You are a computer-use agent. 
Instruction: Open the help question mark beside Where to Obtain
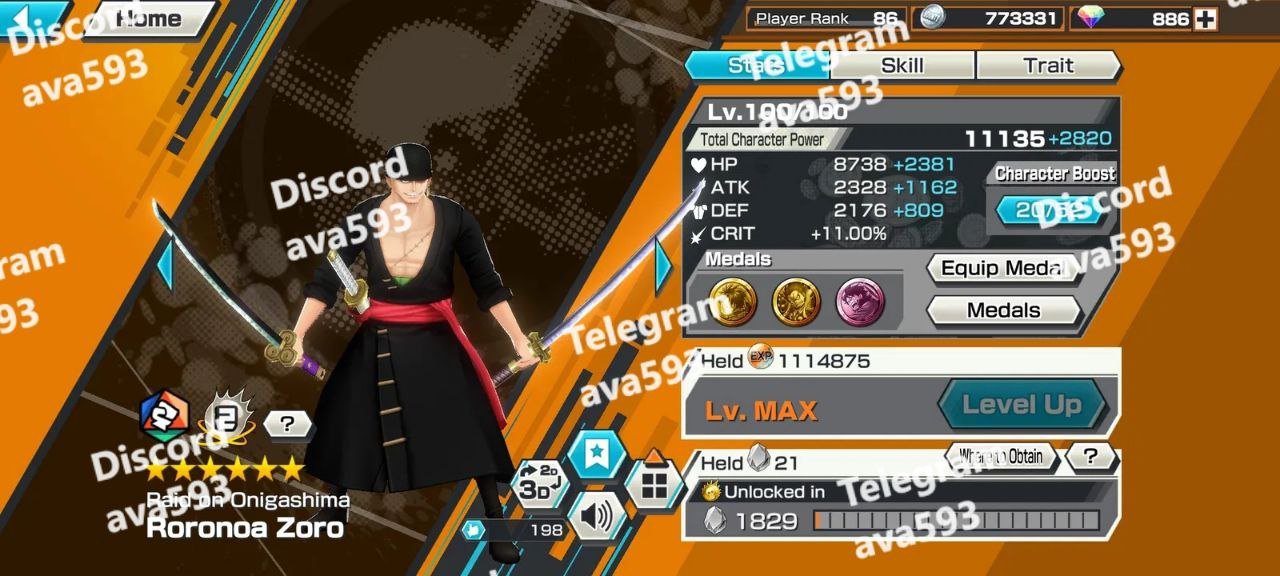tap(1090, 457)
